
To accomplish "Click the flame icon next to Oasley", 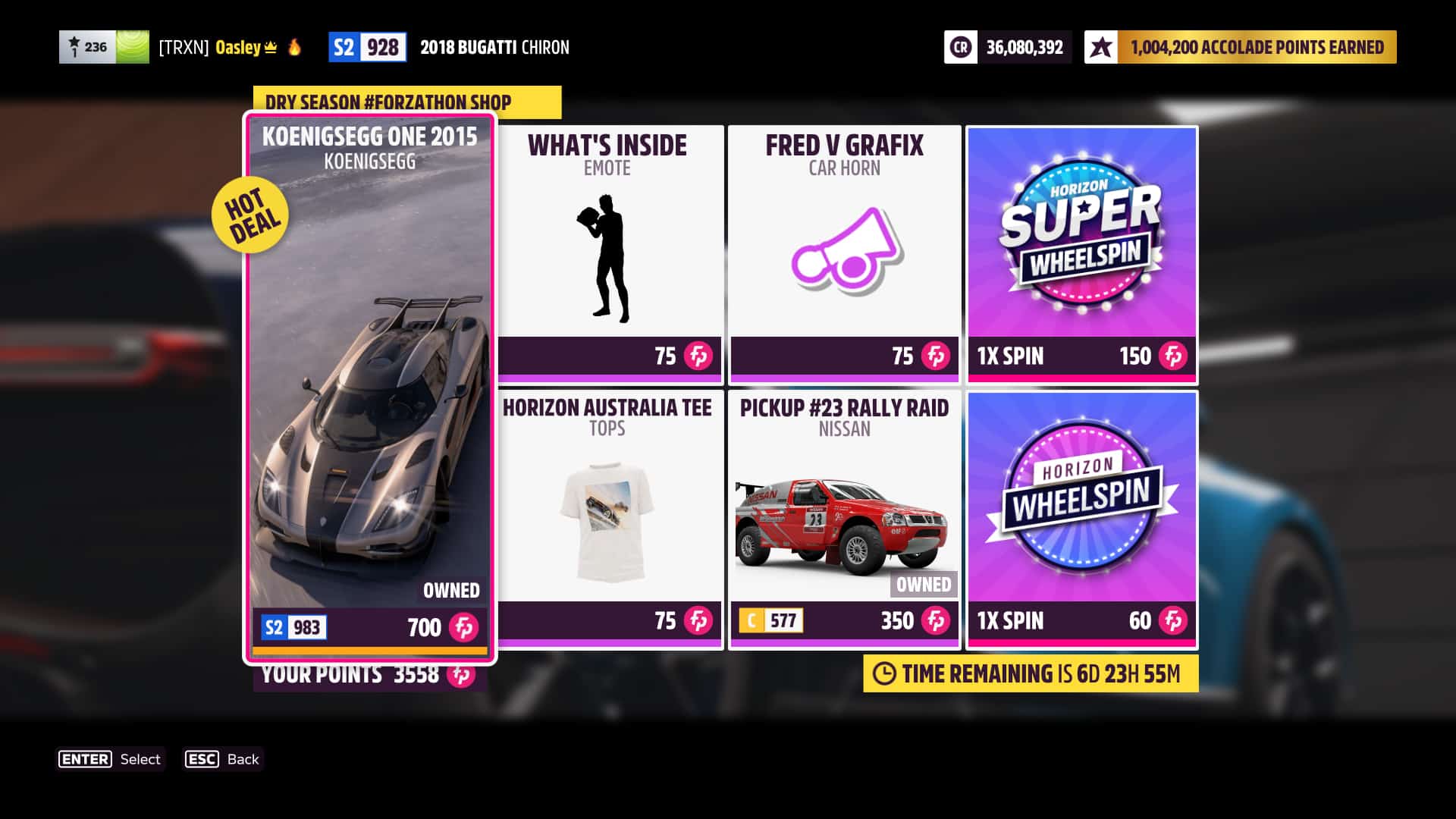I will (x=294, y=47).
